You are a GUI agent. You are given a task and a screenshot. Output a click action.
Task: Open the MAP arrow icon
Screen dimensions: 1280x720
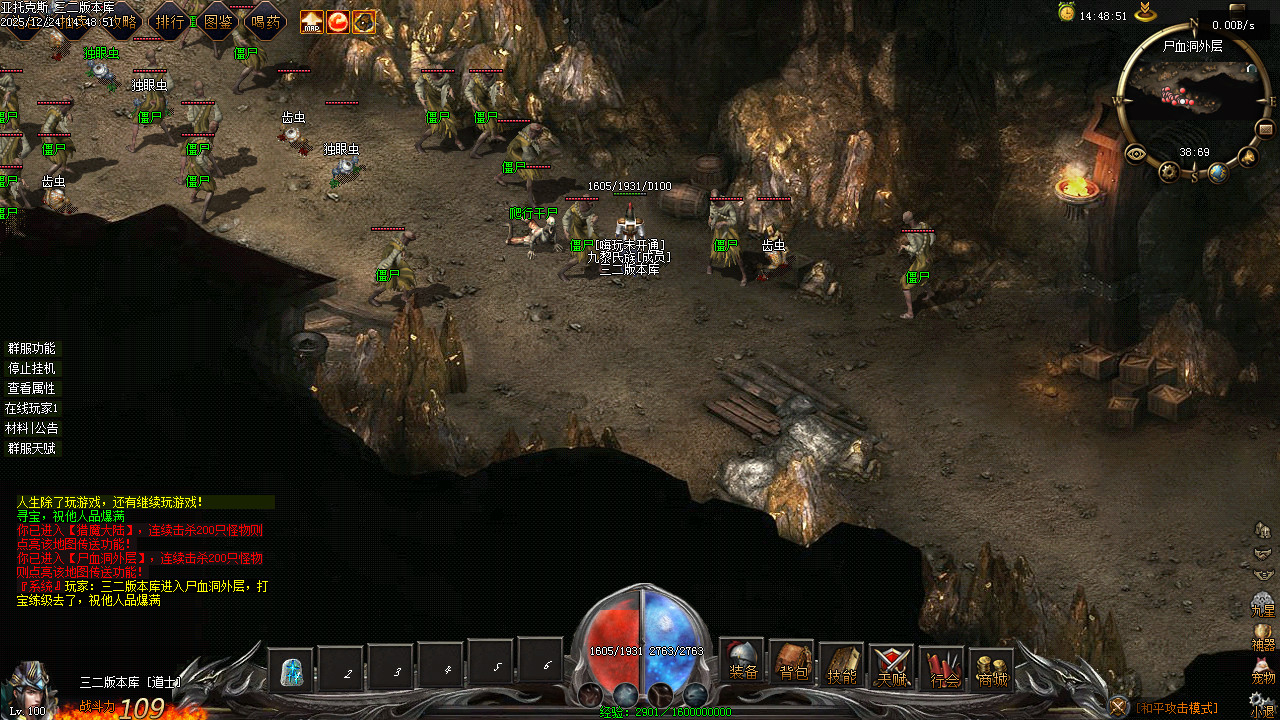point(312,21)
